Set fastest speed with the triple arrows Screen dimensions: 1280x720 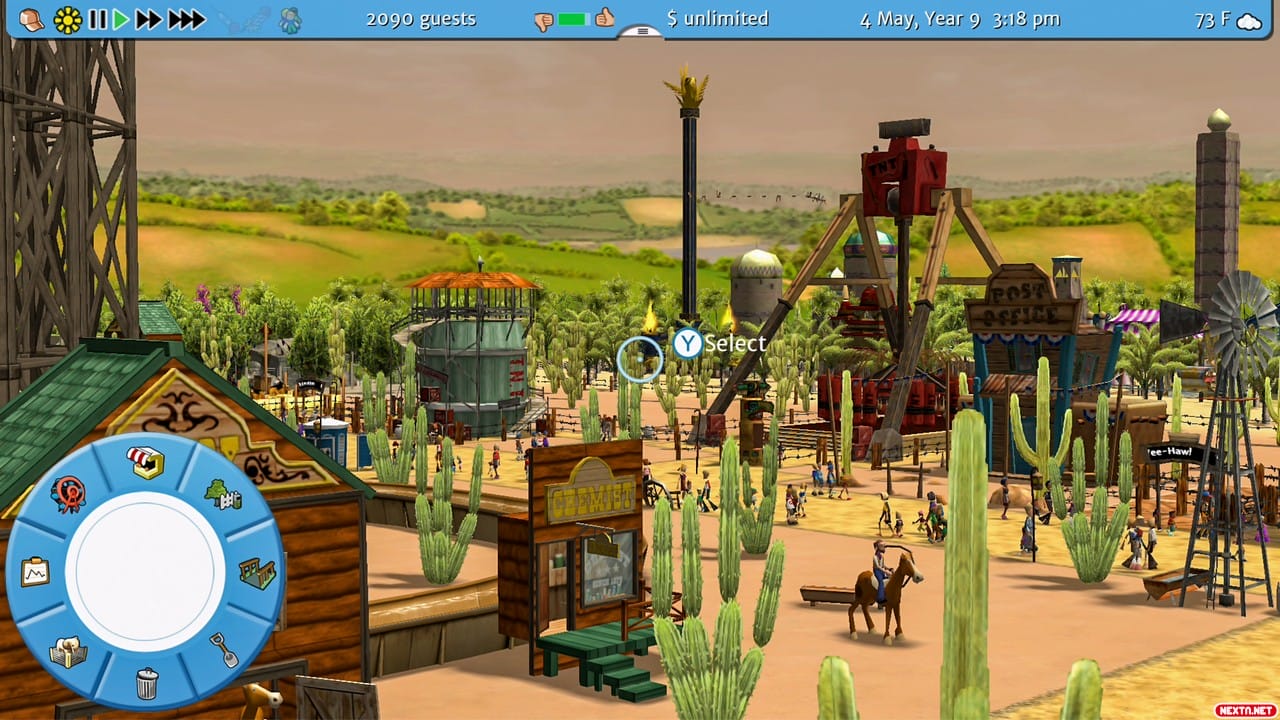[x=187, y=19]
